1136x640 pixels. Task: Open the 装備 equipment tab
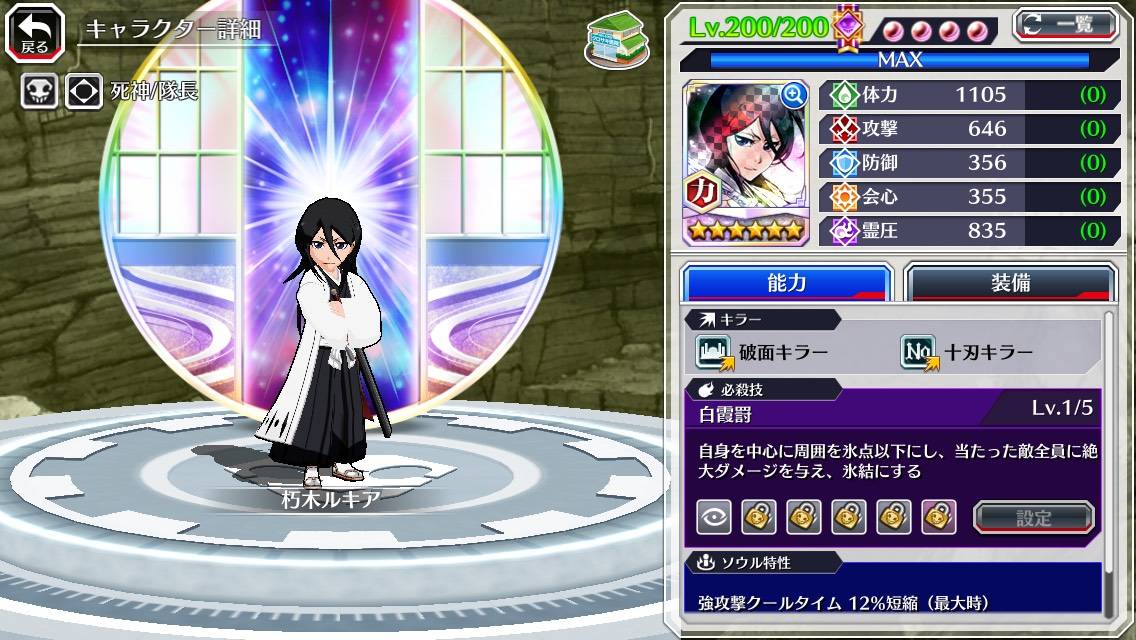[1010, 283]
